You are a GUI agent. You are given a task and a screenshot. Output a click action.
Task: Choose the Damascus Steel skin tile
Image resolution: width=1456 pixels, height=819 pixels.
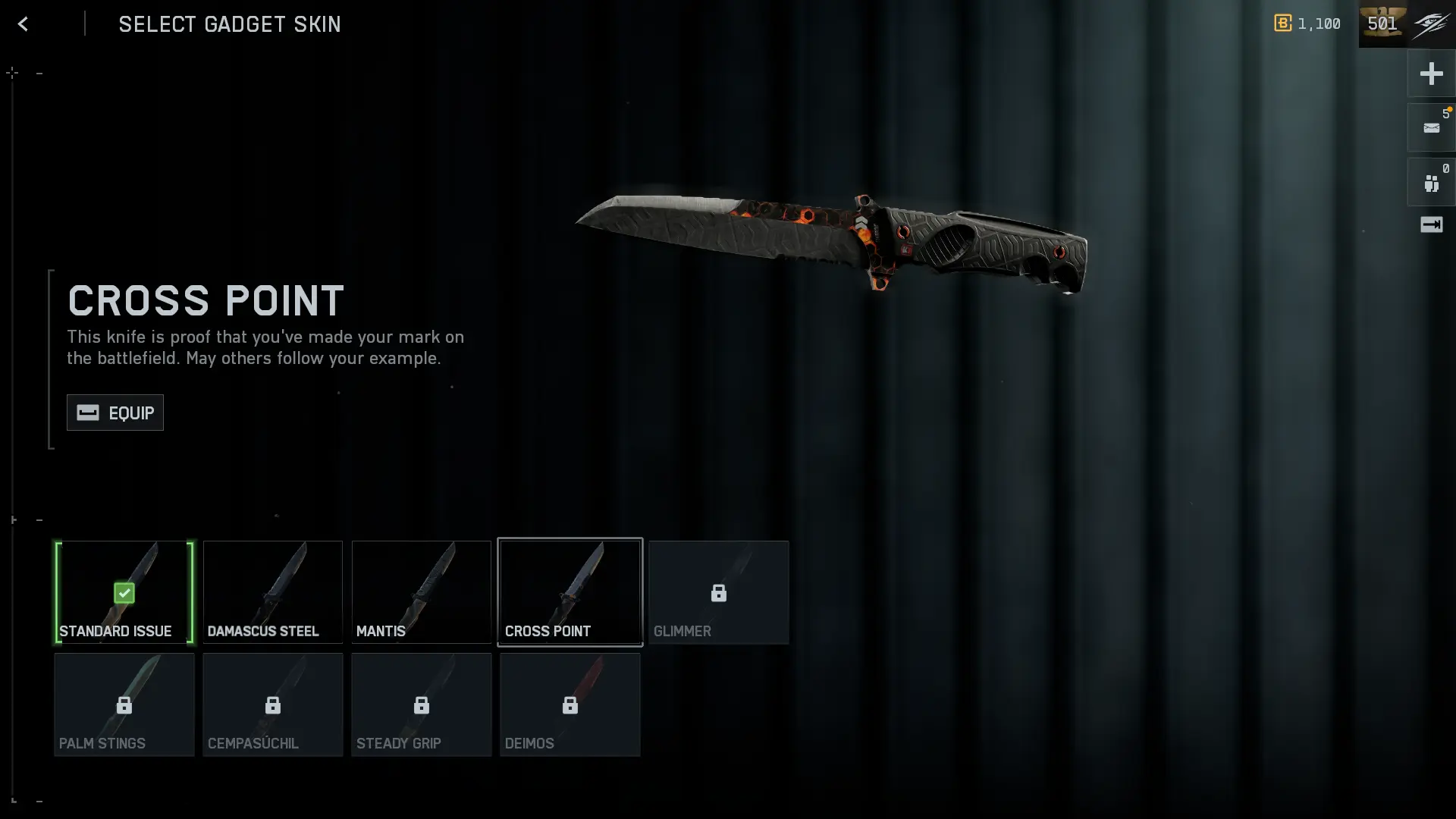[x=273, y=592]
